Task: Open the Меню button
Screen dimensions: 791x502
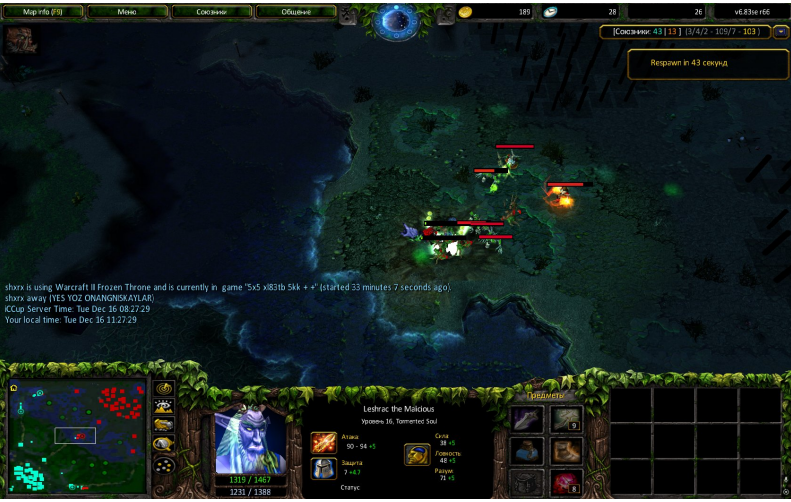Action: coord(127,12)
